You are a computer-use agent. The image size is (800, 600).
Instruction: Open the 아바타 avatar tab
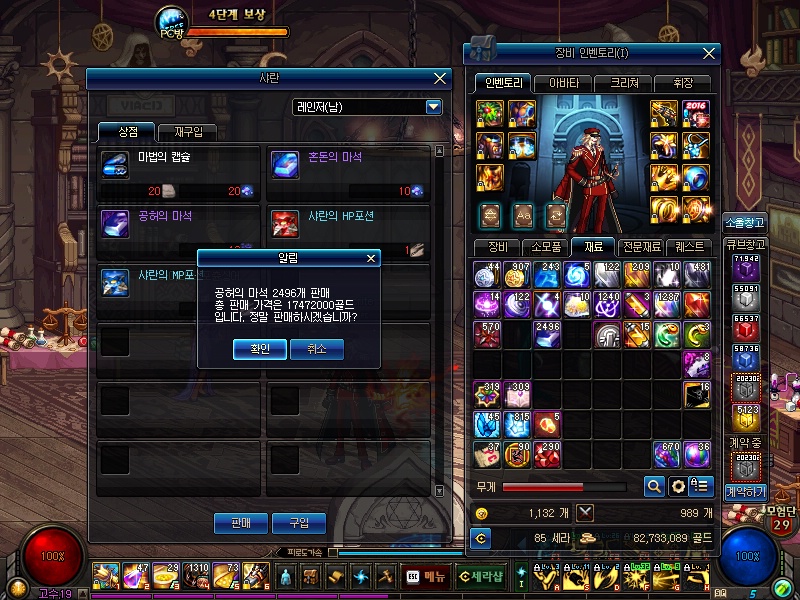(563, 84)
